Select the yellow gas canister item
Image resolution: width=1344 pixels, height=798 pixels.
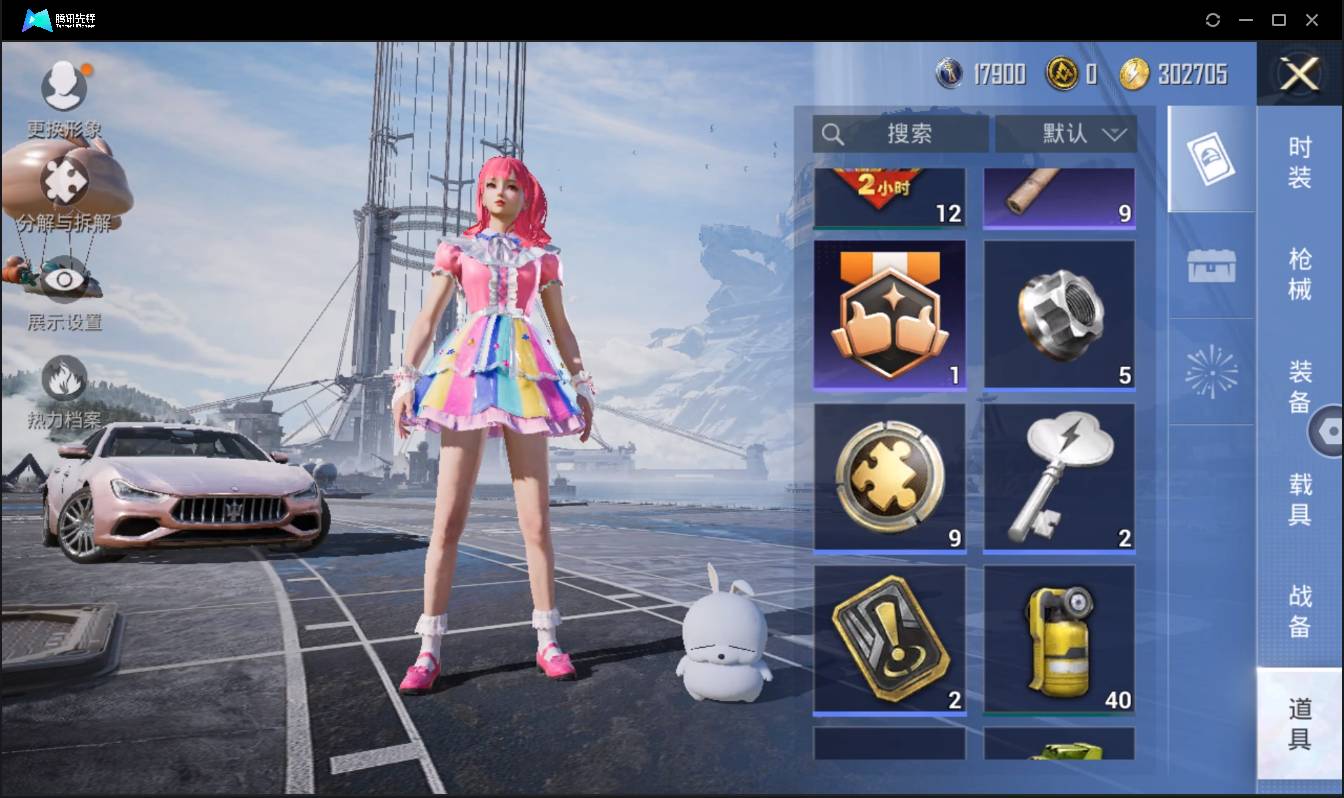coord(1059,640)
